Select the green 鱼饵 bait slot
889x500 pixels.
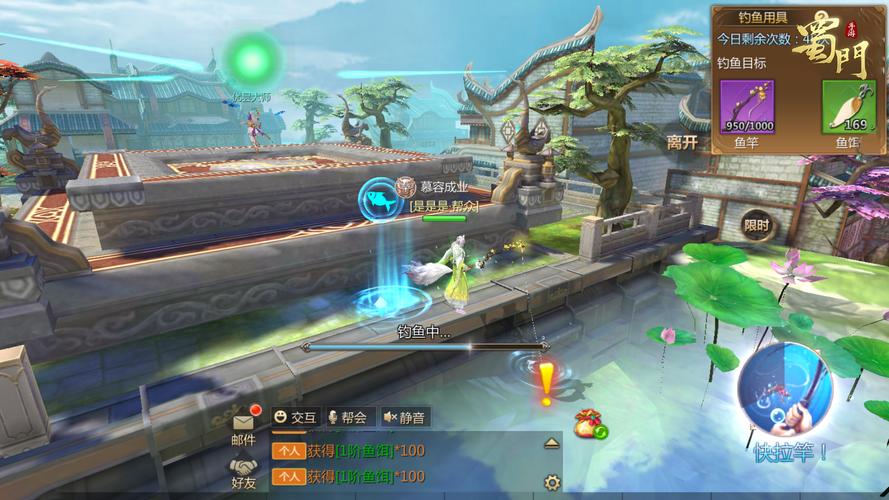point(848,107)
